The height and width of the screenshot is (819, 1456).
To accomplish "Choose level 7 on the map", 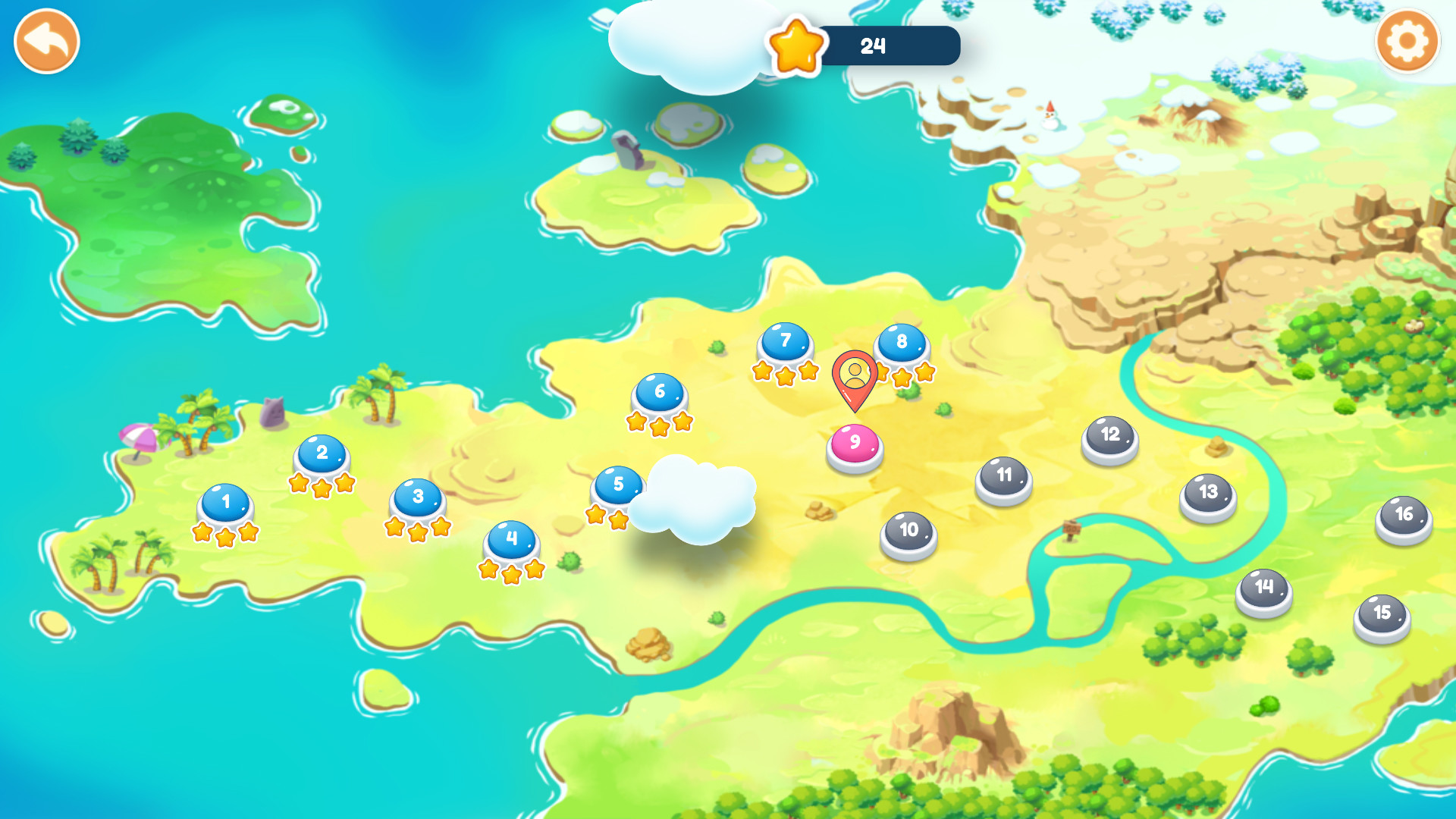I will [786, 342].
